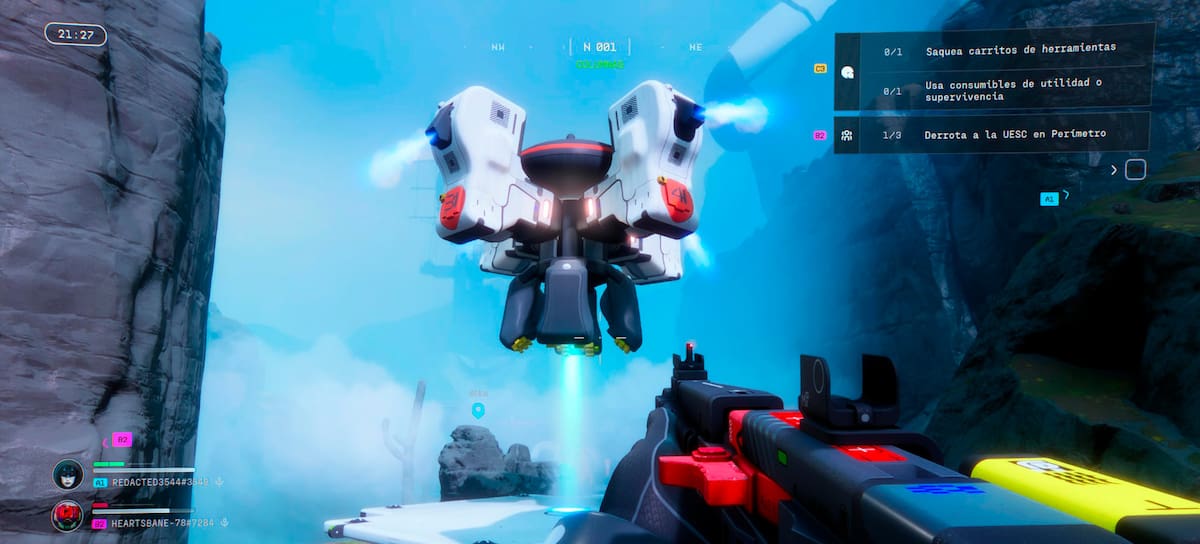Select REDACTED3544's squad portrait
Viewport: 1200px width, 544px height.
point(68,474)
